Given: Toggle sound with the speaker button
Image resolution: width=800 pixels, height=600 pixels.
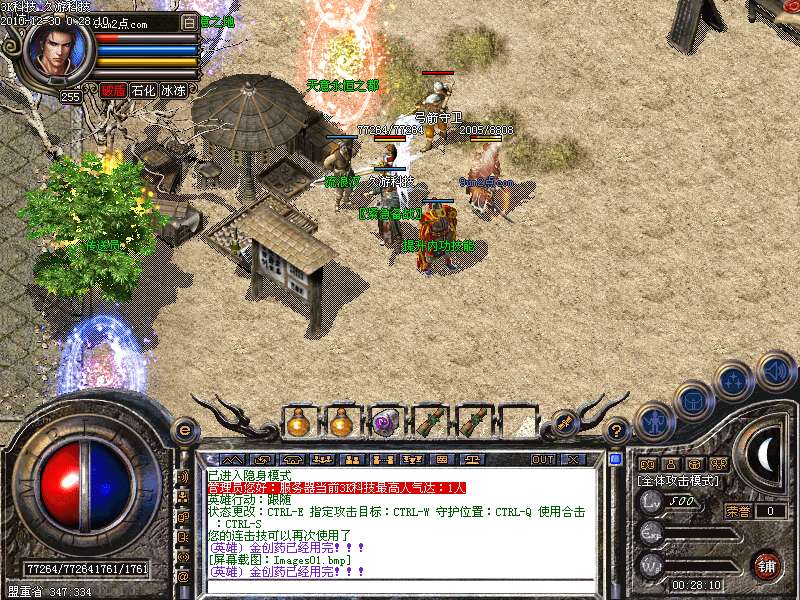Looking at the screenshot, I should [x=776, y=371].
